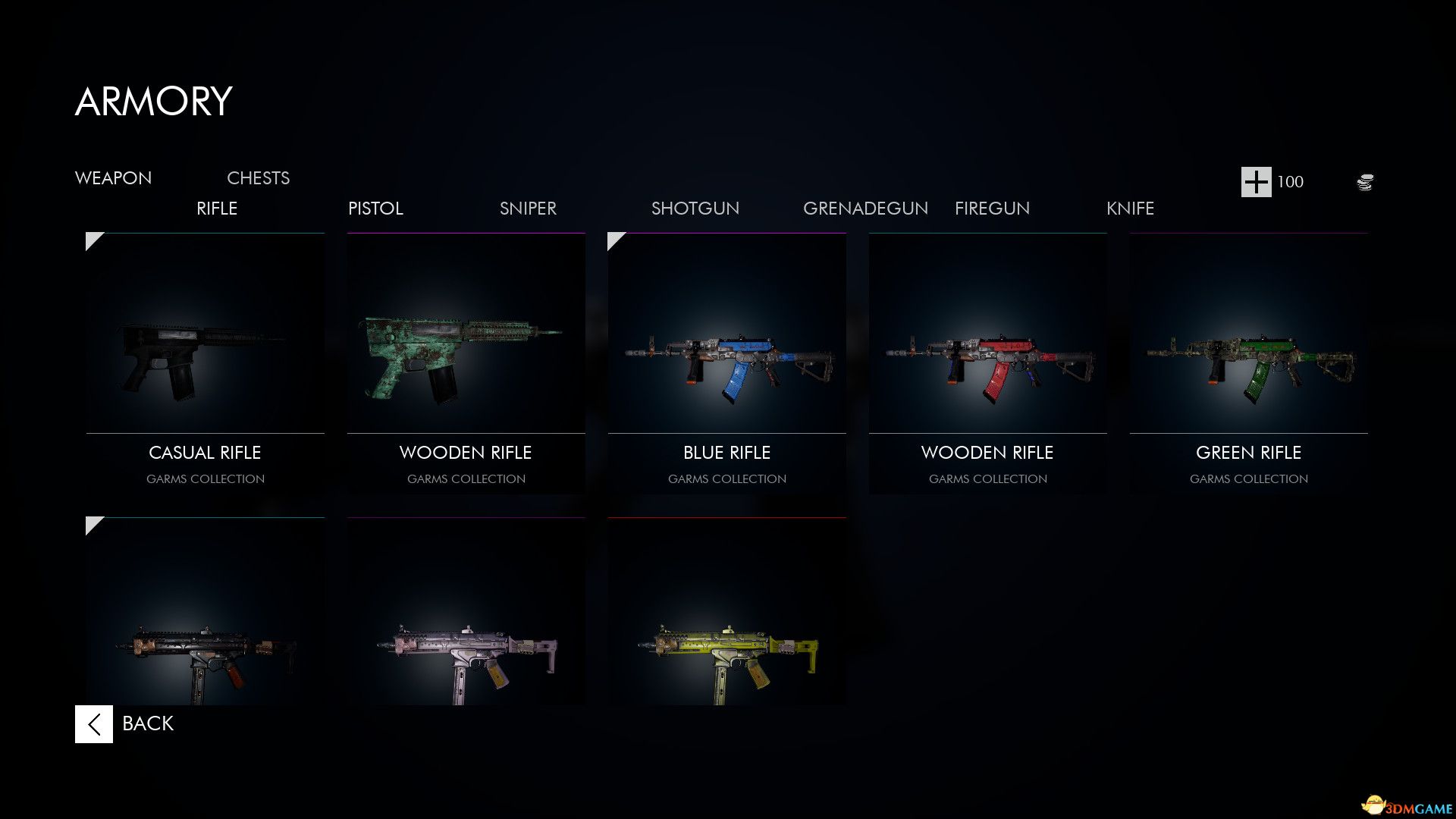Click the plus button to add coins

click(x=1256, y=182)
